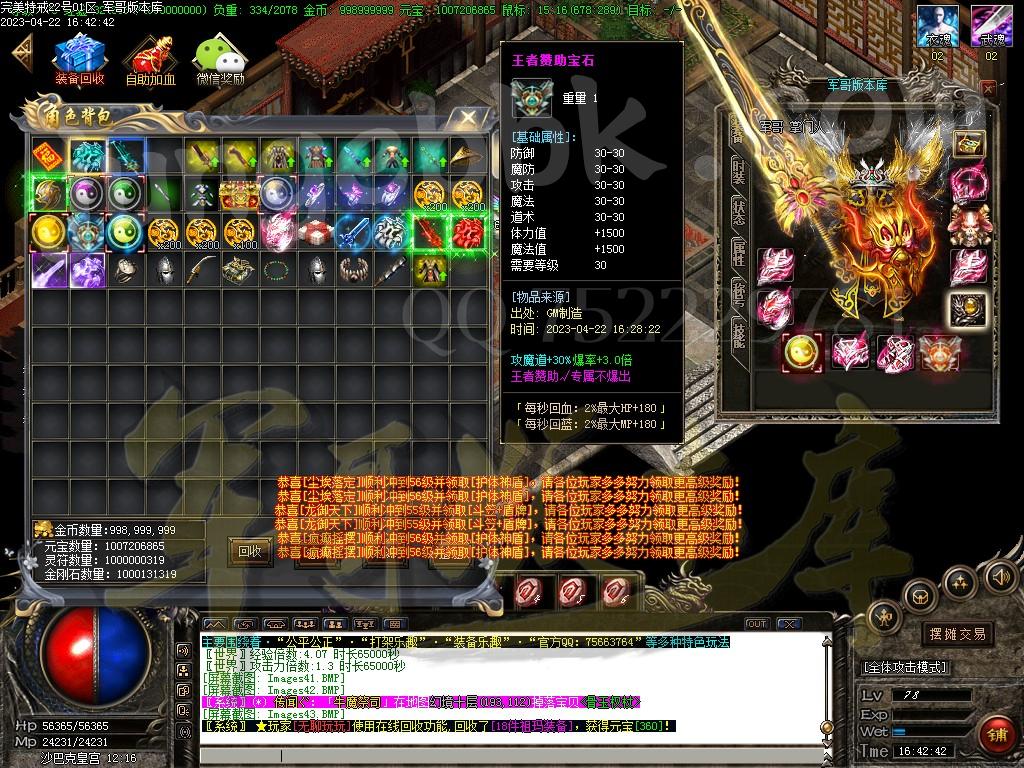Click the OUT button above the chat
This screenshot has height=768, width=1024.
tap(757, 624)
